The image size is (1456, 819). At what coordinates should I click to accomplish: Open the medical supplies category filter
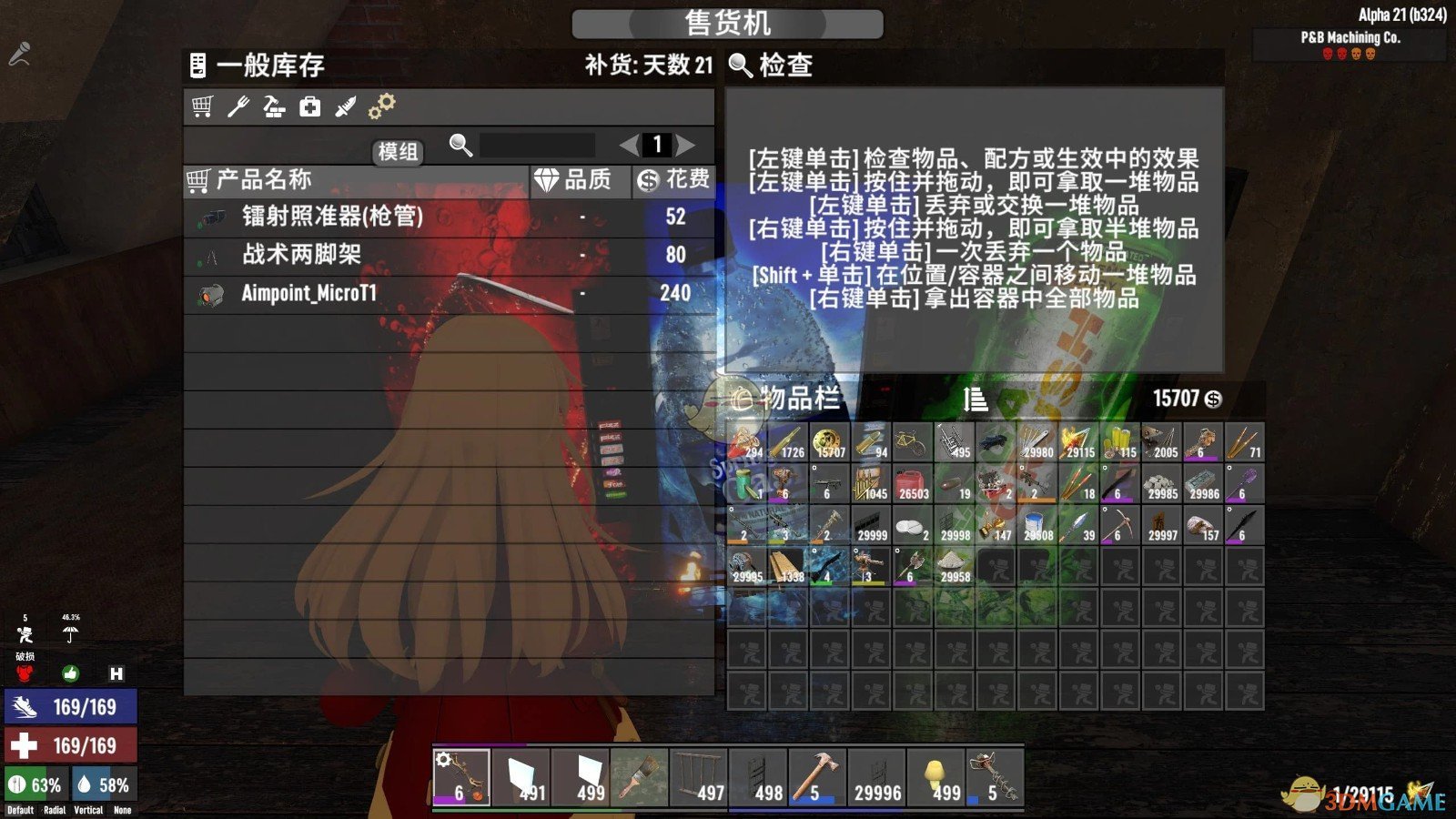pos(309,107)
